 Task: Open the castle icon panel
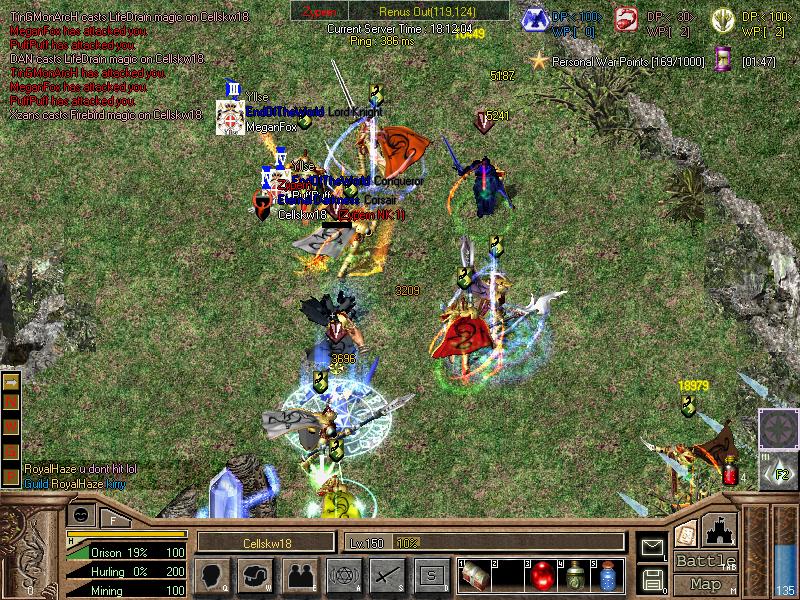pos(721,529)
